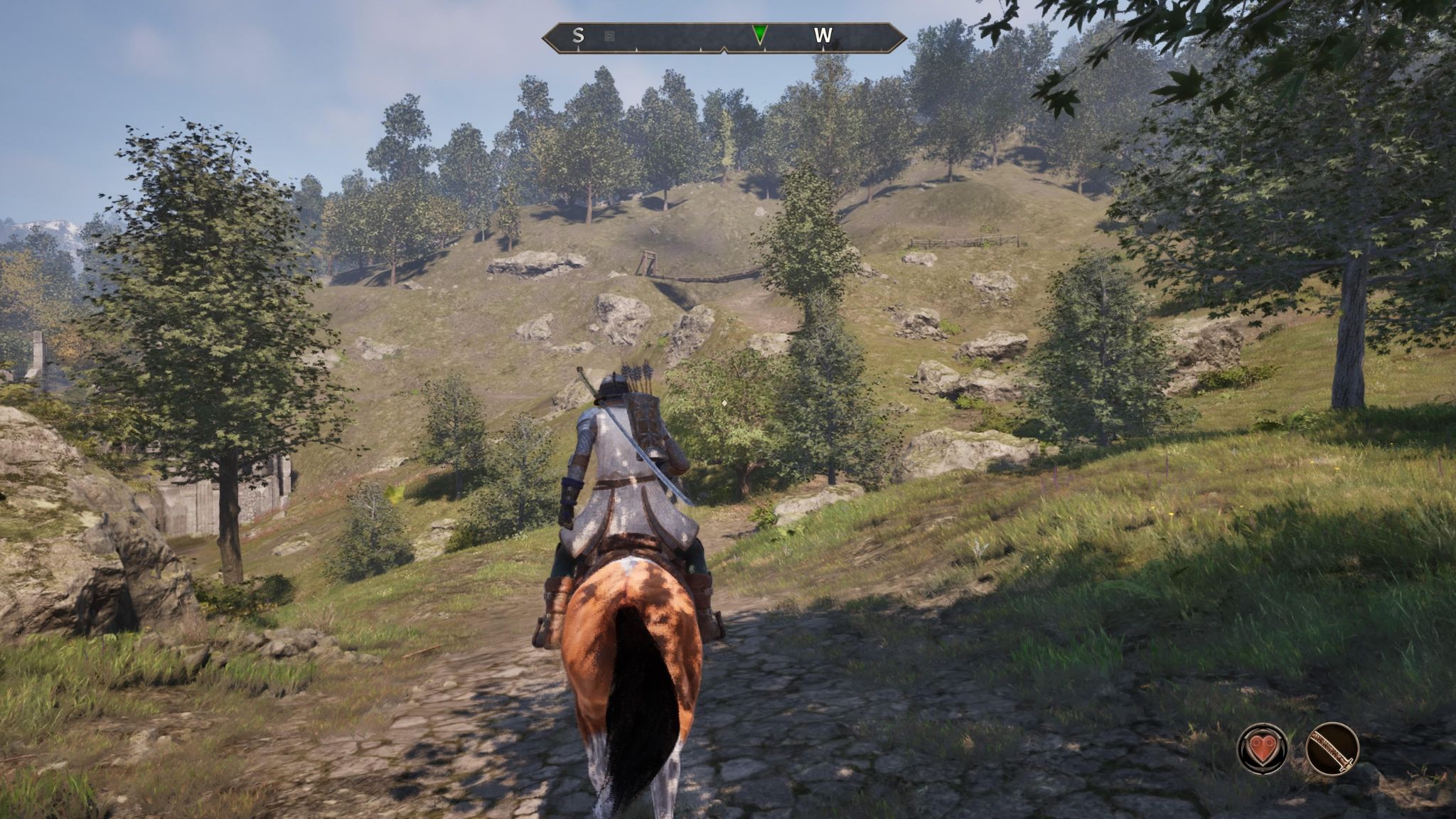Click the 'W' west marker on the compass
This screenshot has width=1456, height=819.
tap(825, 34)
